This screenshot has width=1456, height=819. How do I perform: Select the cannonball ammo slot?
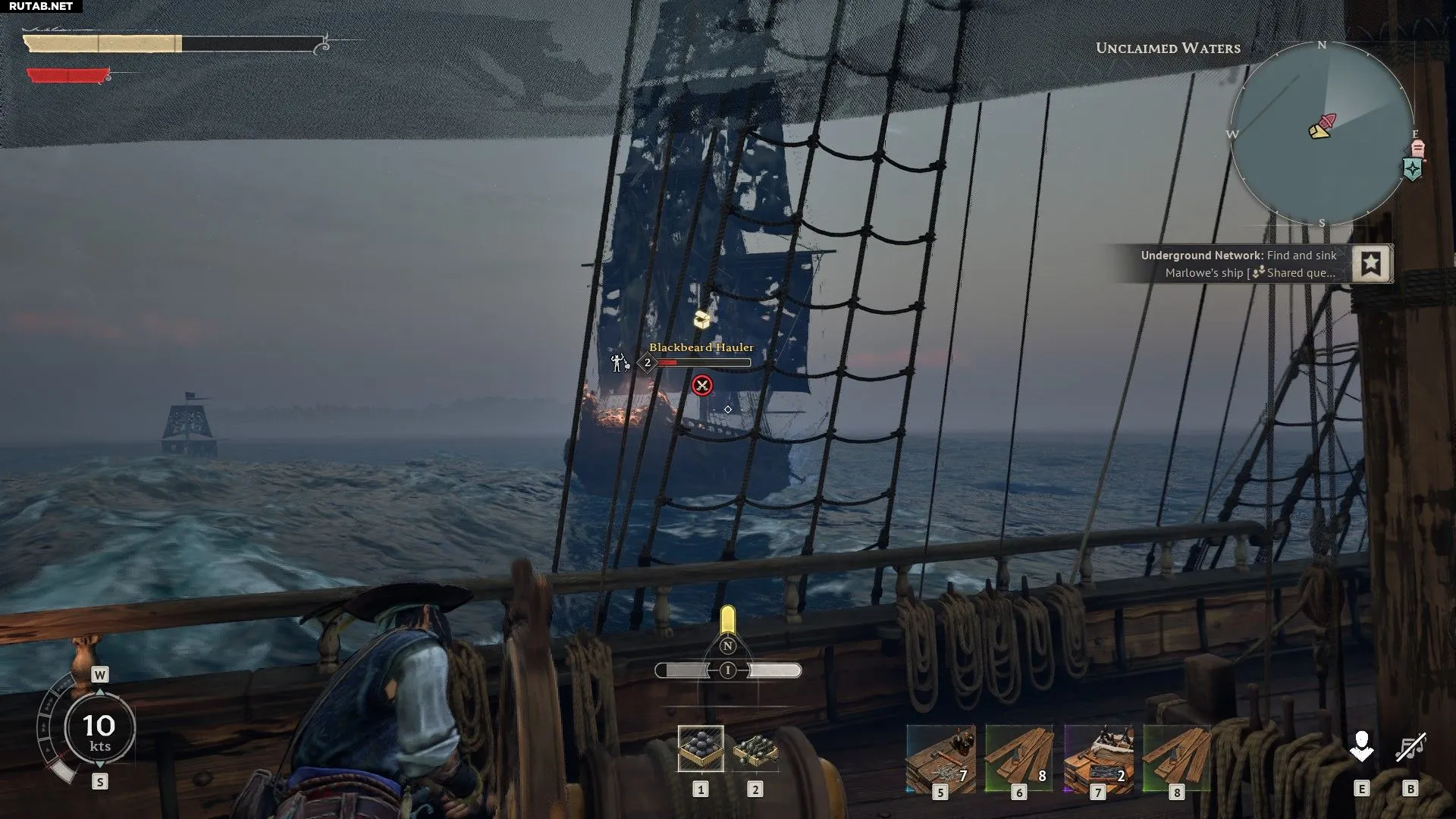[701, 748]
